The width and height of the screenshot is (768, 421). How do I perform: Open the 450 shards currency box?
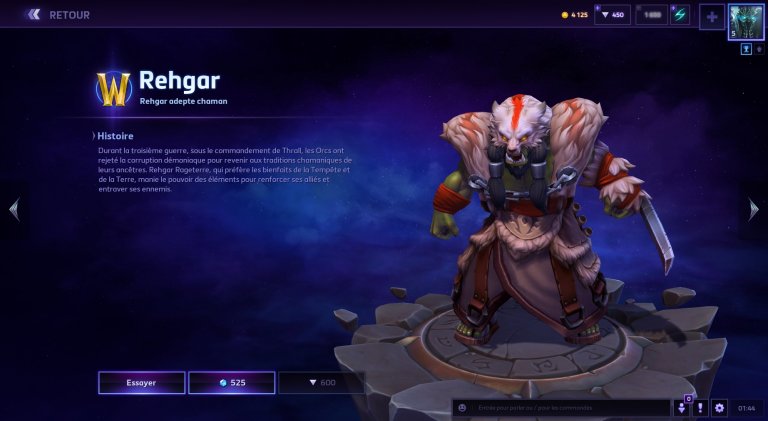pyautogui.click(x=612, y=15)
